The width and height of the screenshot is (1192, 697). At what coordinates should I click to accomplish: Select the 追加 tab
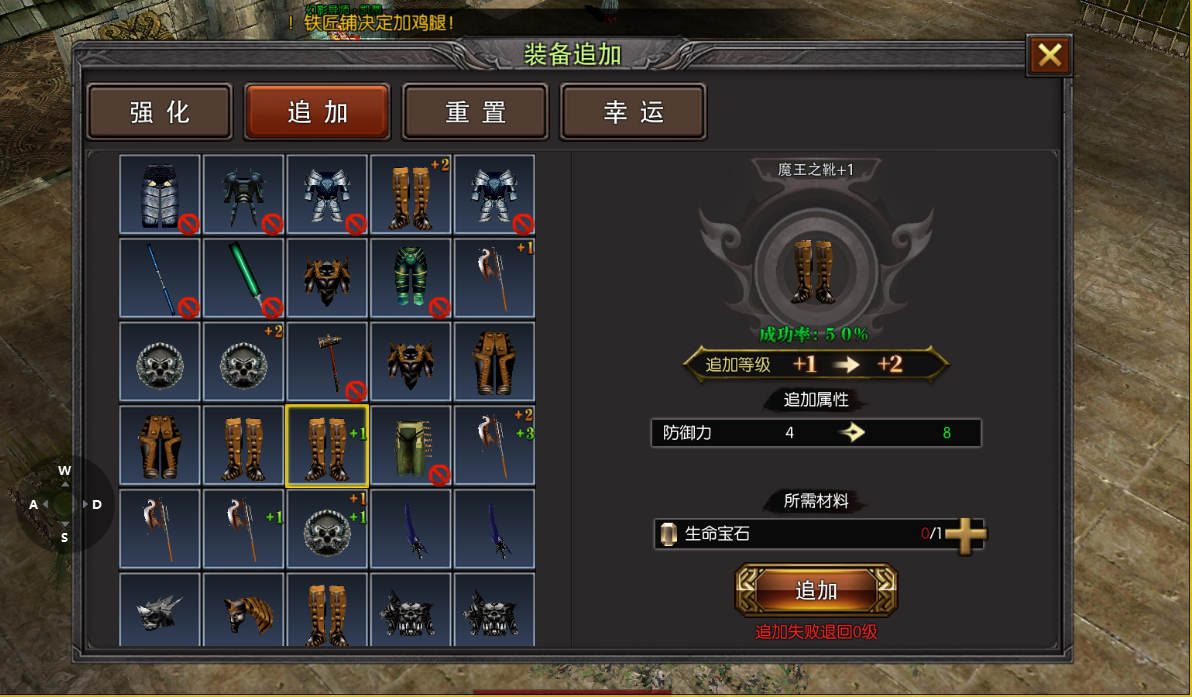(317, 111)
